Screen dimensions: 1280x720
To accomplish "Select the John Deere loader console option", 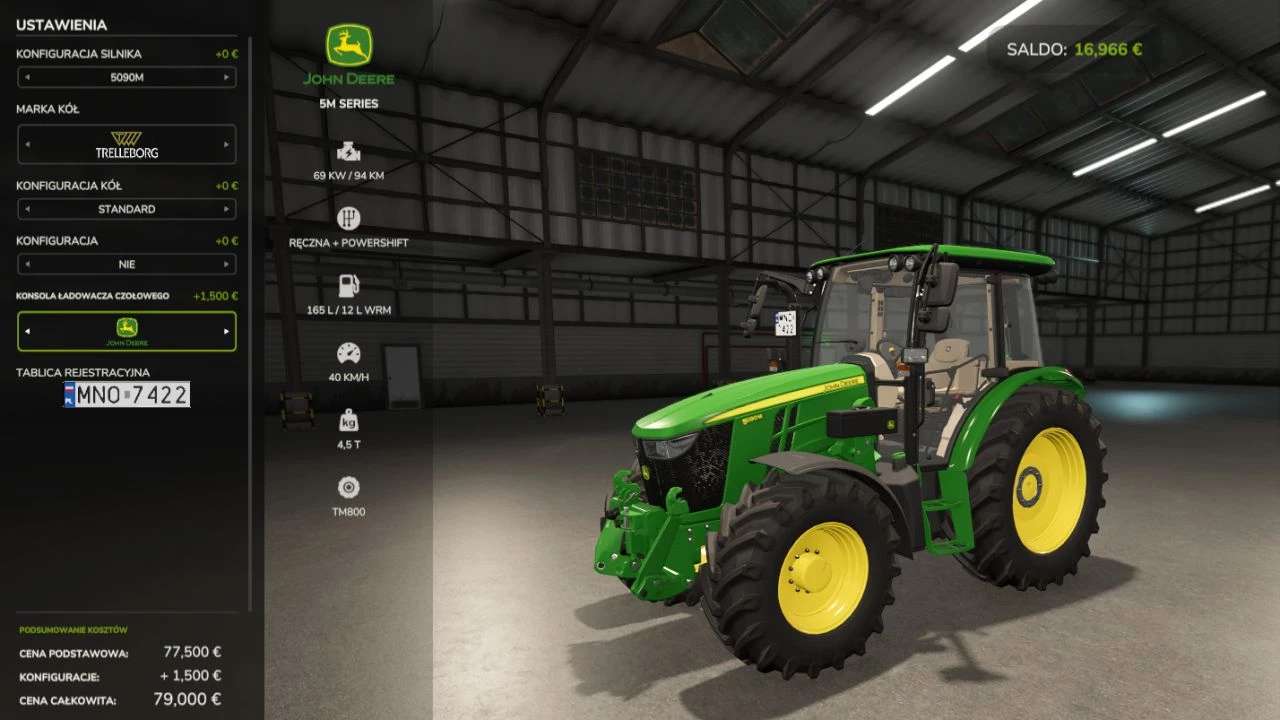I will click(127, 331).
